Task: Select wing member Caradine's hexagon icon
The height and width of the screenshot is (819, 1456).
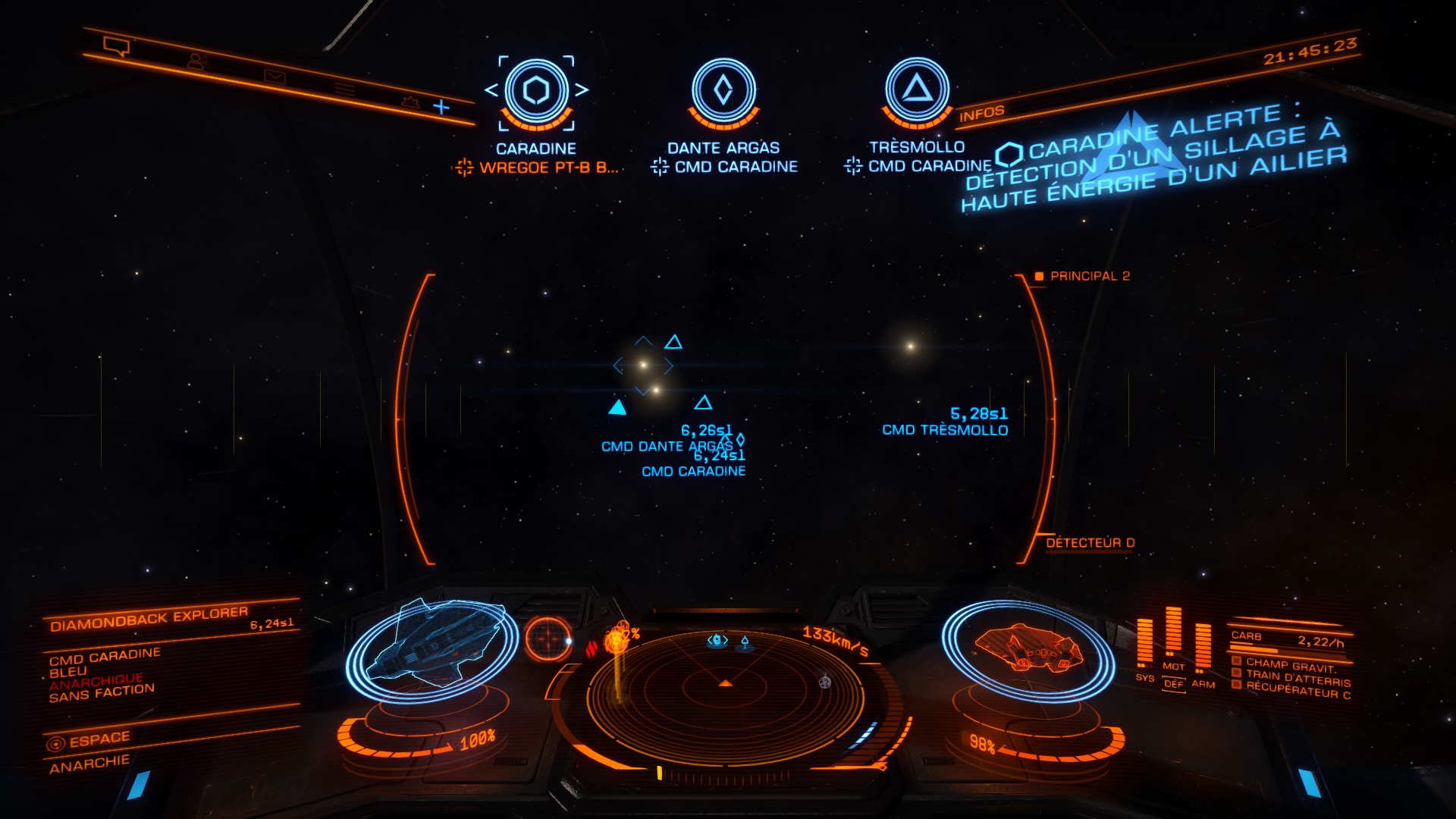Action: point(536,91)
